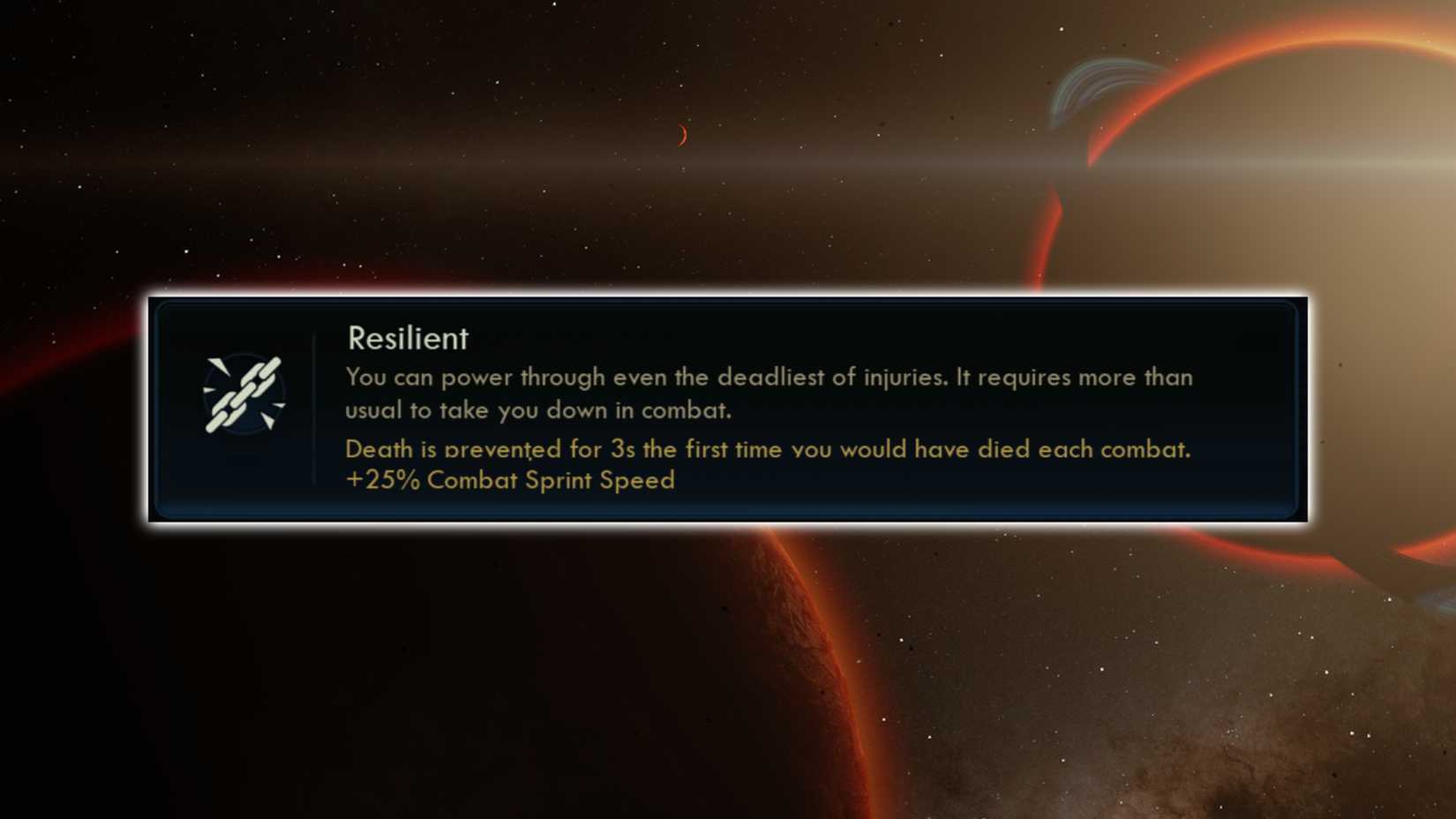The image size is (1456, 819).
Task: Click the perk description text area
Action: tap(768, 393)
